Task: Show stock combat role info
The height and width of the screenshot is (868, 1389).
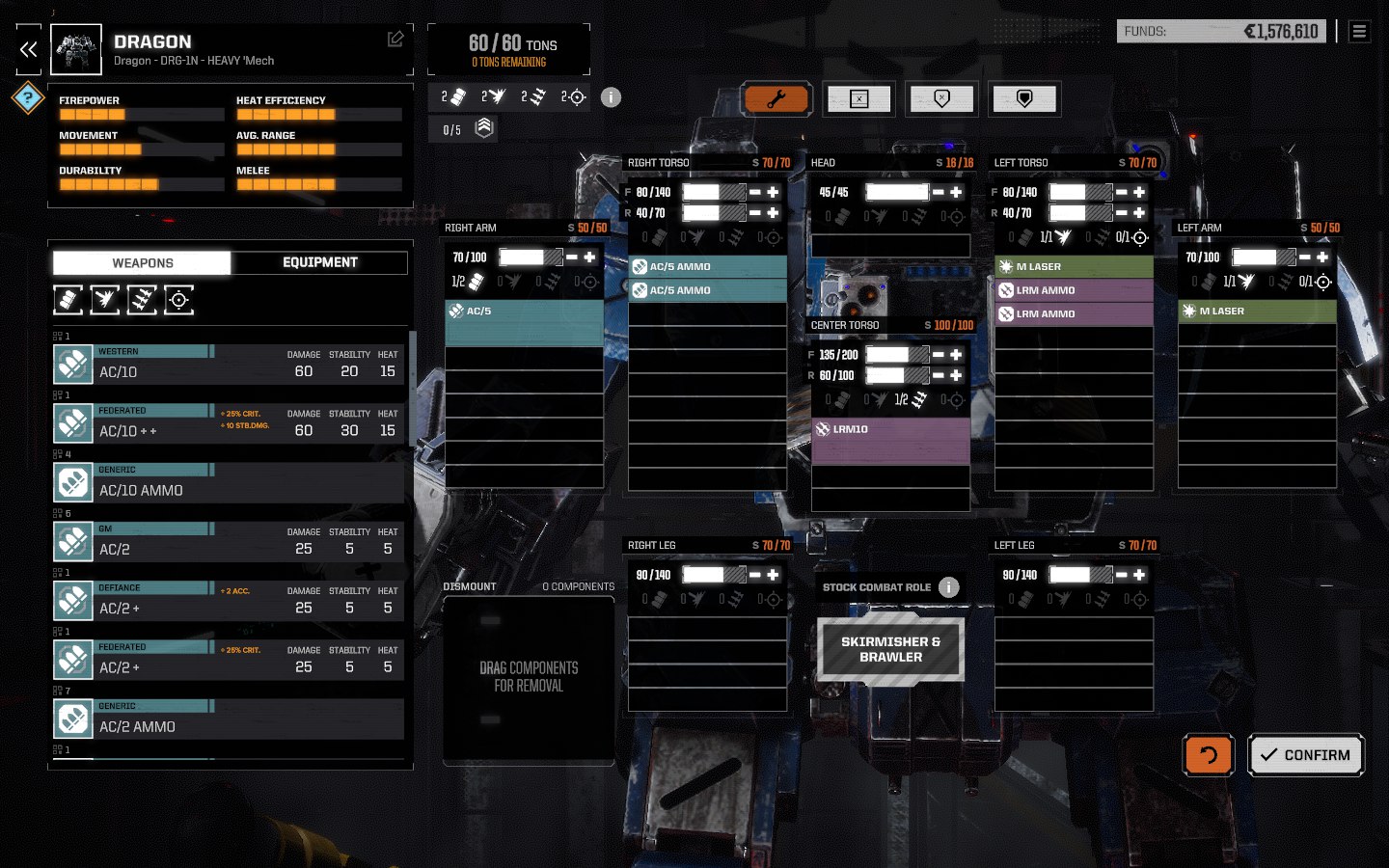Action: (x=949, y=587)
